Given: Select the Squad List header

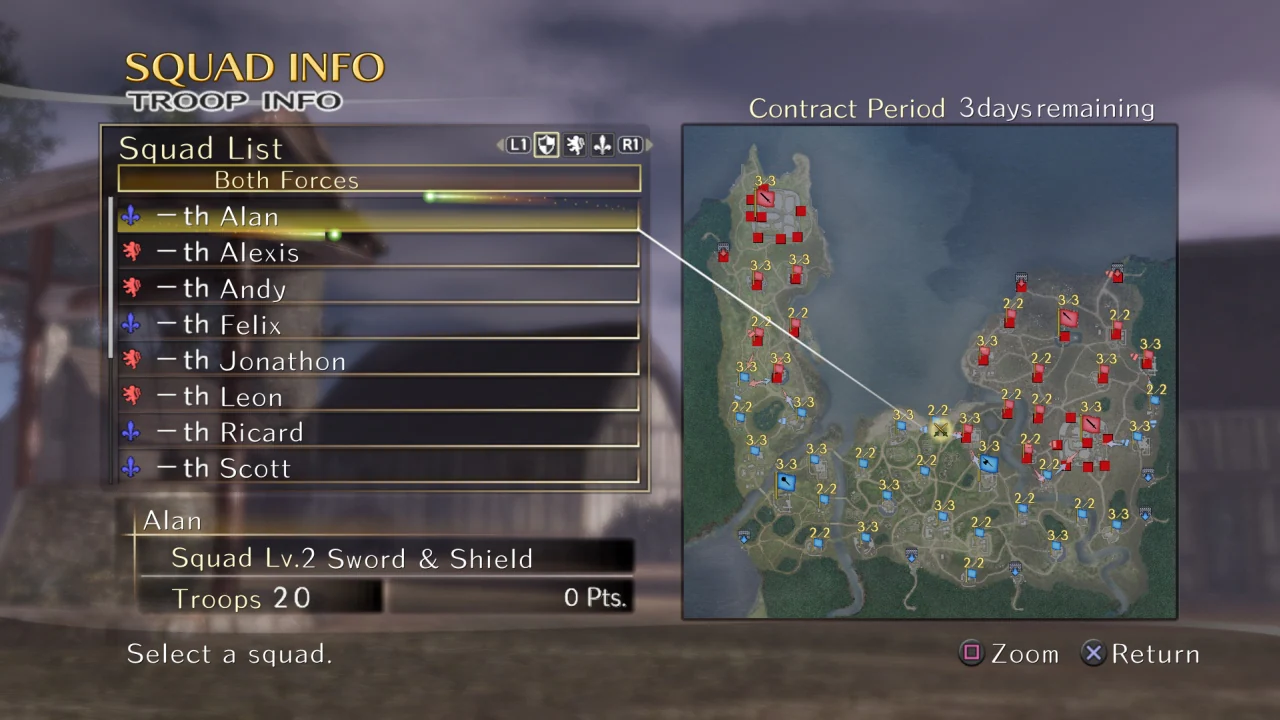Looking at the screenshot, I should pos(200,148).
